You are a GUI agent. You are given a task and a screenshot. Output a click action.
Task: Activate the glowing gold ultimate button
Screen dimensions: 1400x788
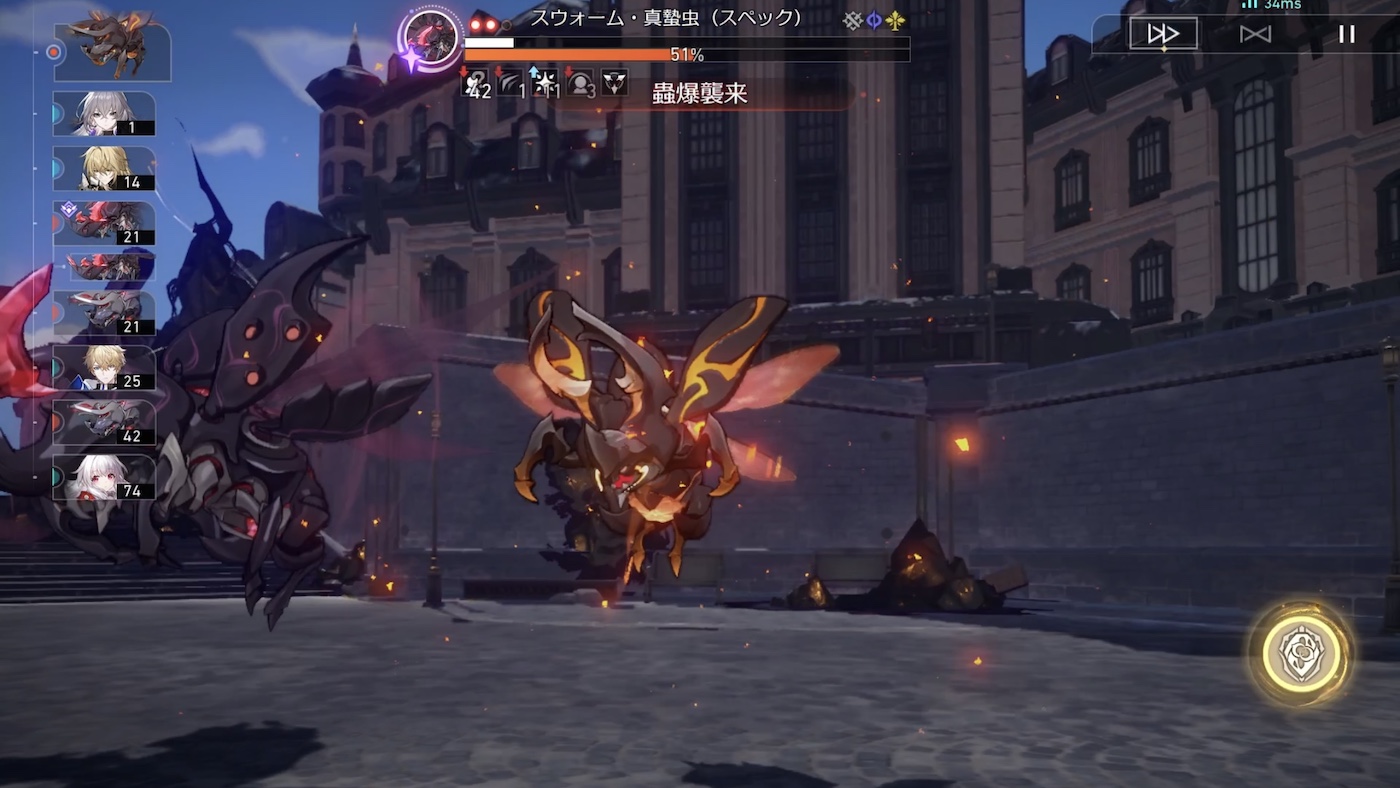pos(1300,654)
